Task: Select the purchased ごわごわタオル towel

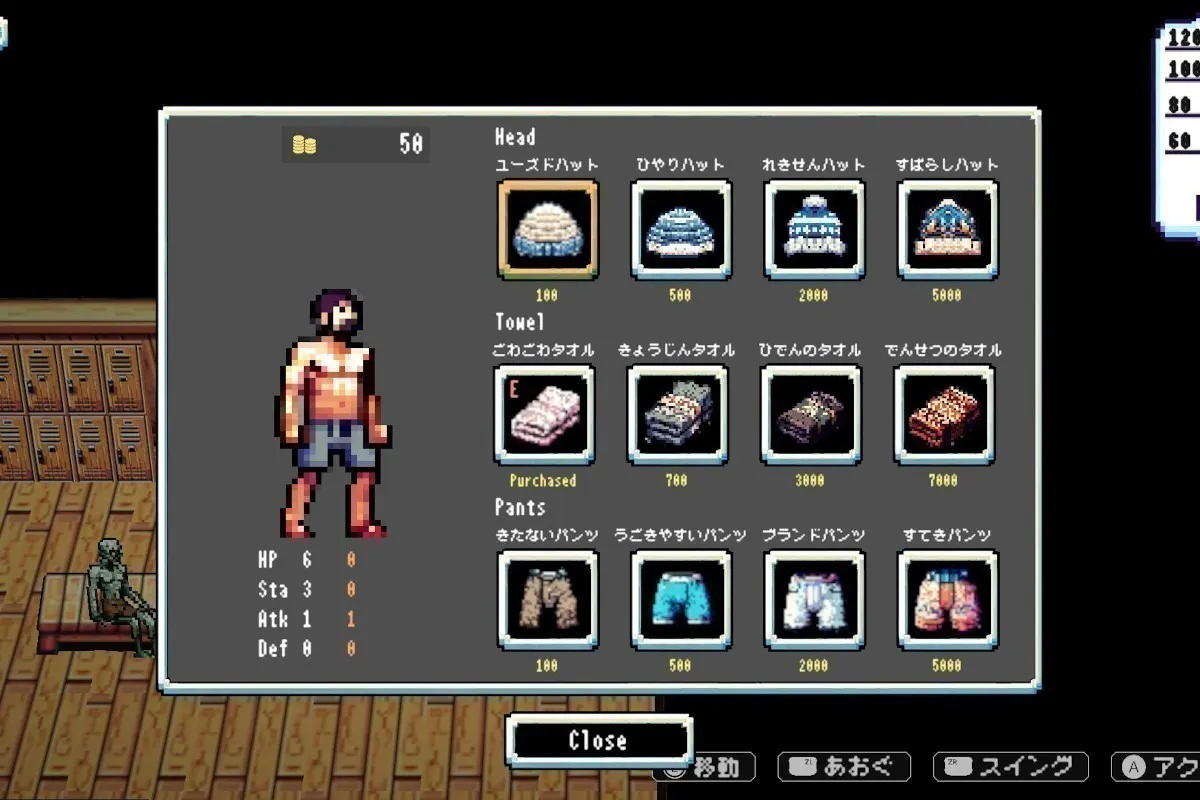Action: 544,415
